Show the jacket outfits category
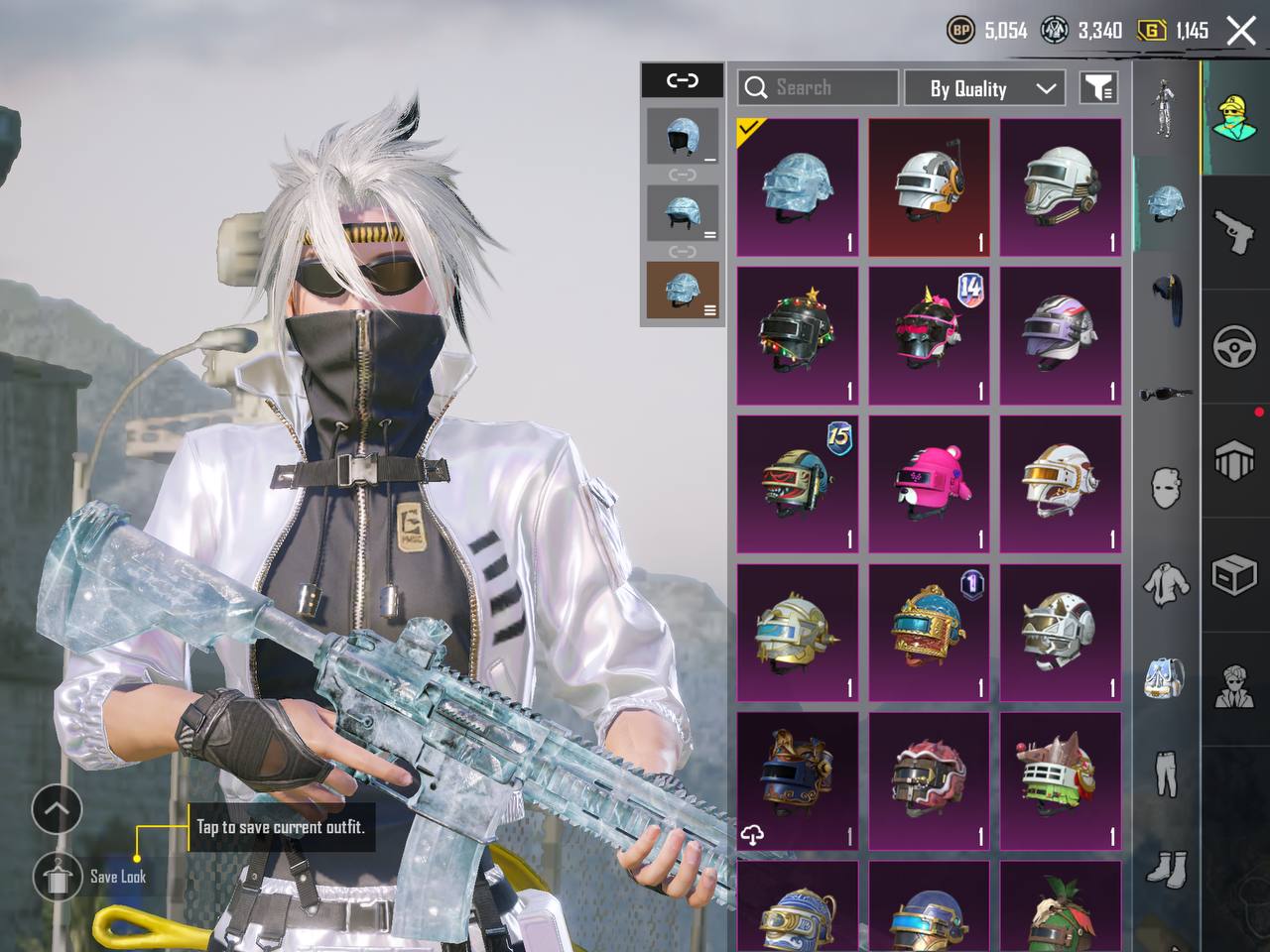1270x952 pixels. tap(1166, 583)
